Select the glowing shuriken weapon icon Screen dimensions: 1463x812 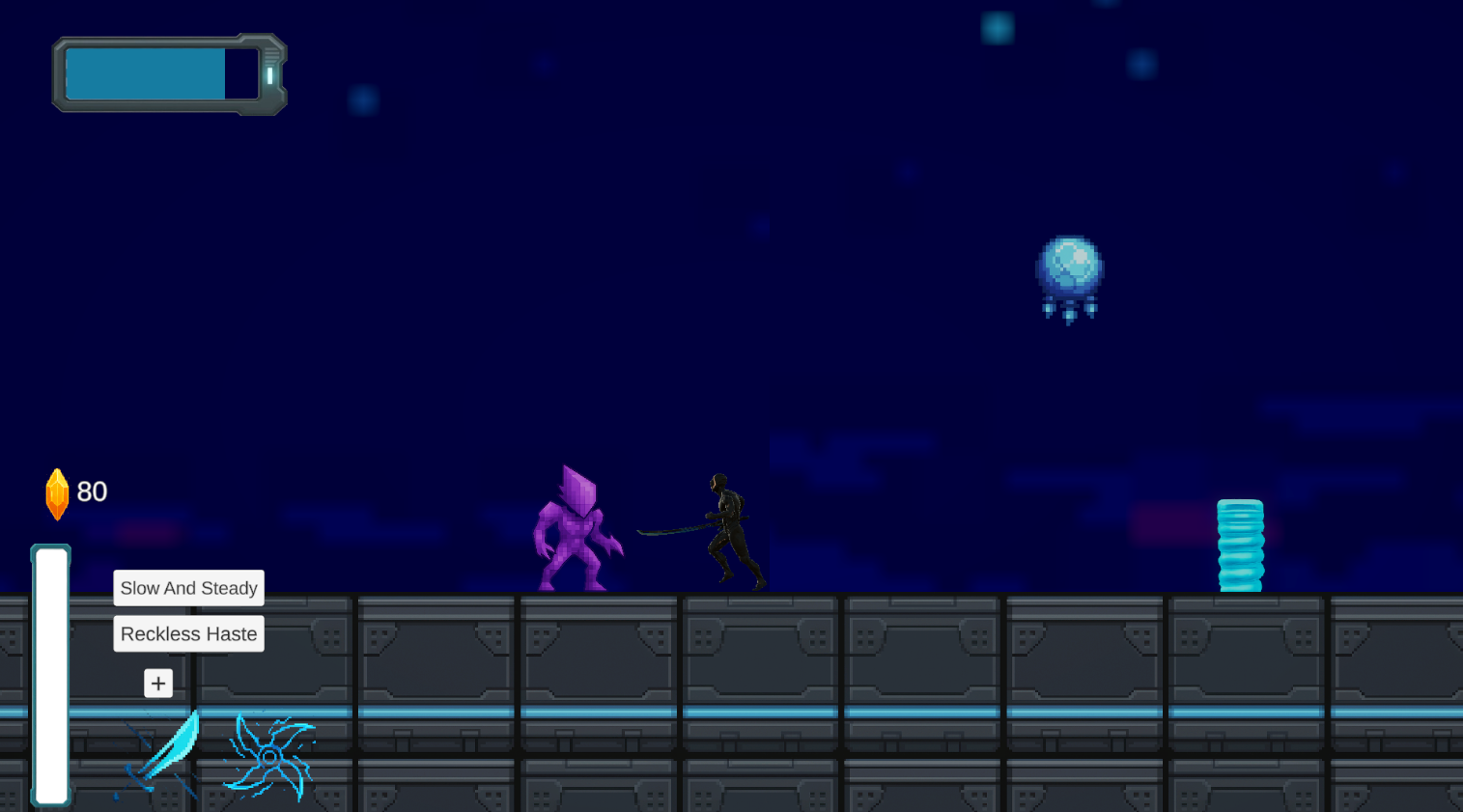pos(267,758)
